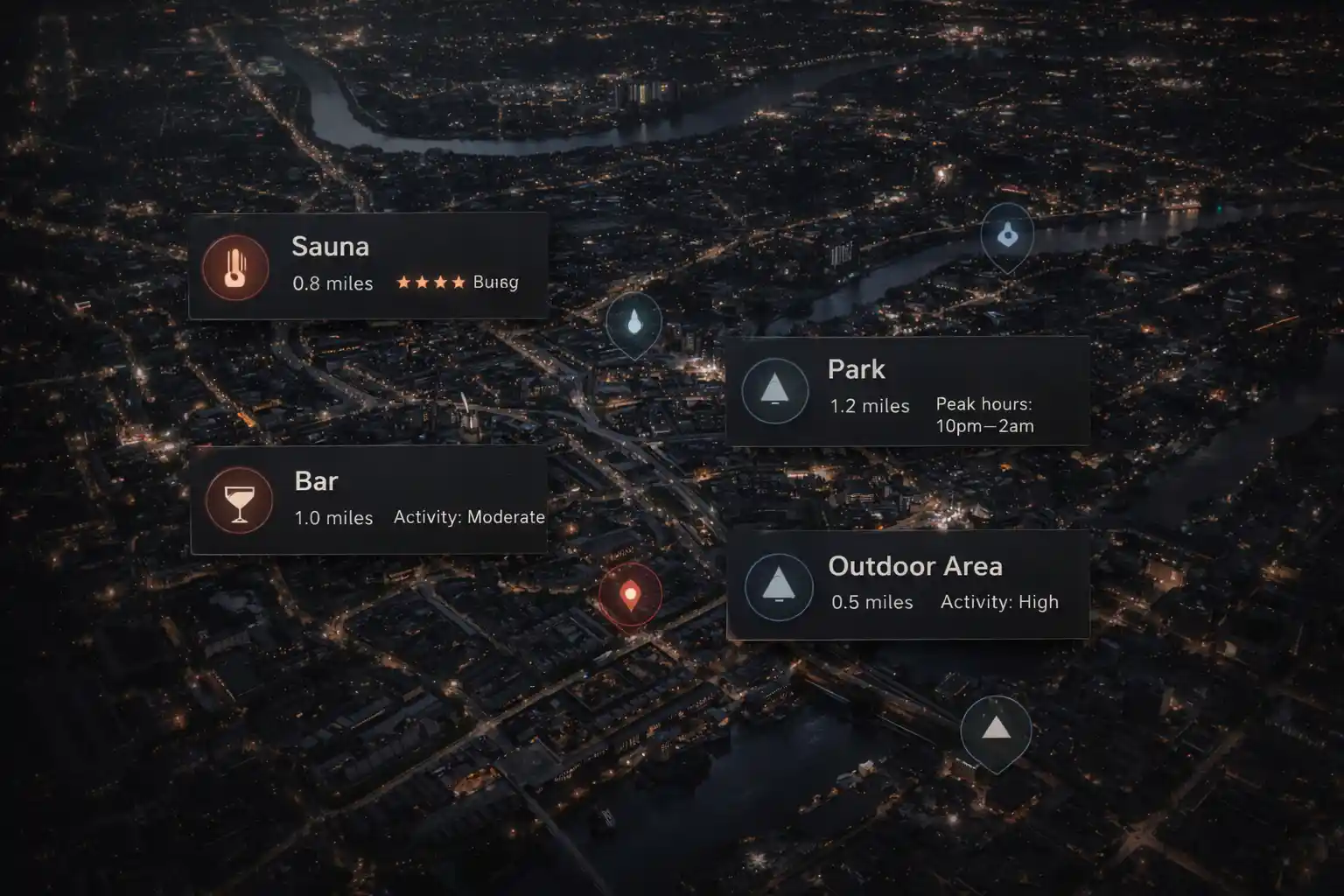
Task: Click the teardrop map pin marker
Action: coord(633,323)
